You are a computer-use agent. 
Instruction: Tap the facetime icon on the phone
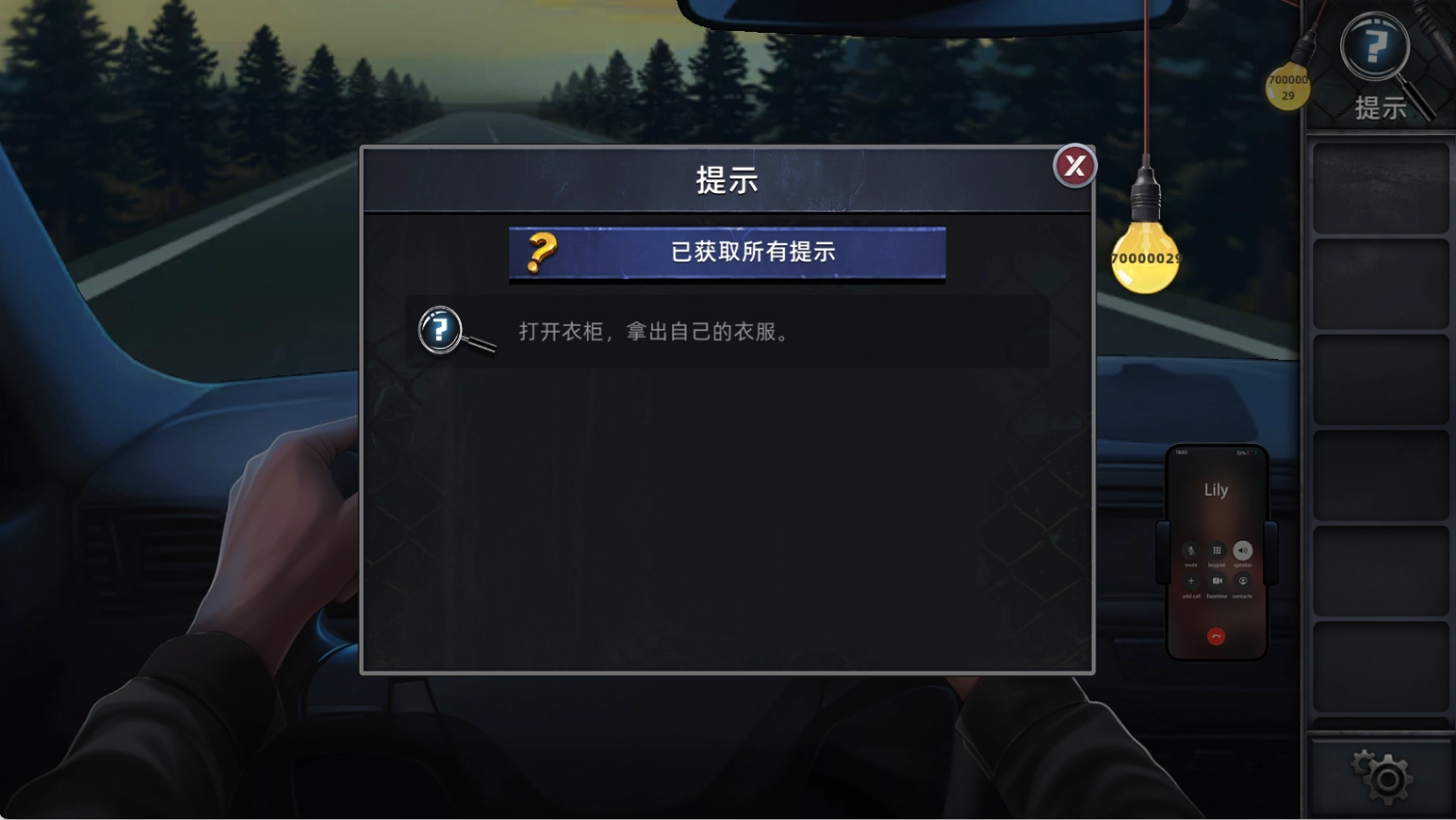point(1217,580)
